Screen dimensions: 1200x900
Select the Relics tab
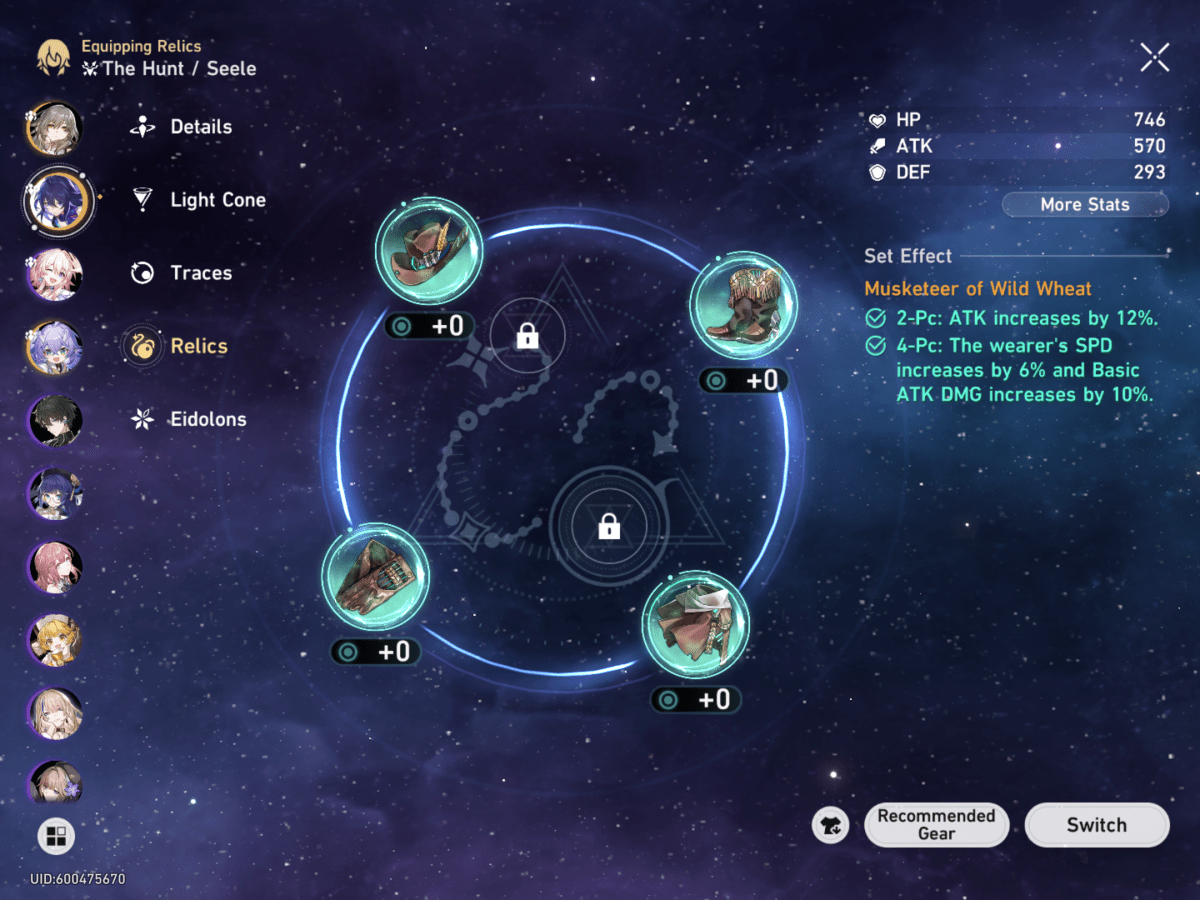[x=198, y=346]
